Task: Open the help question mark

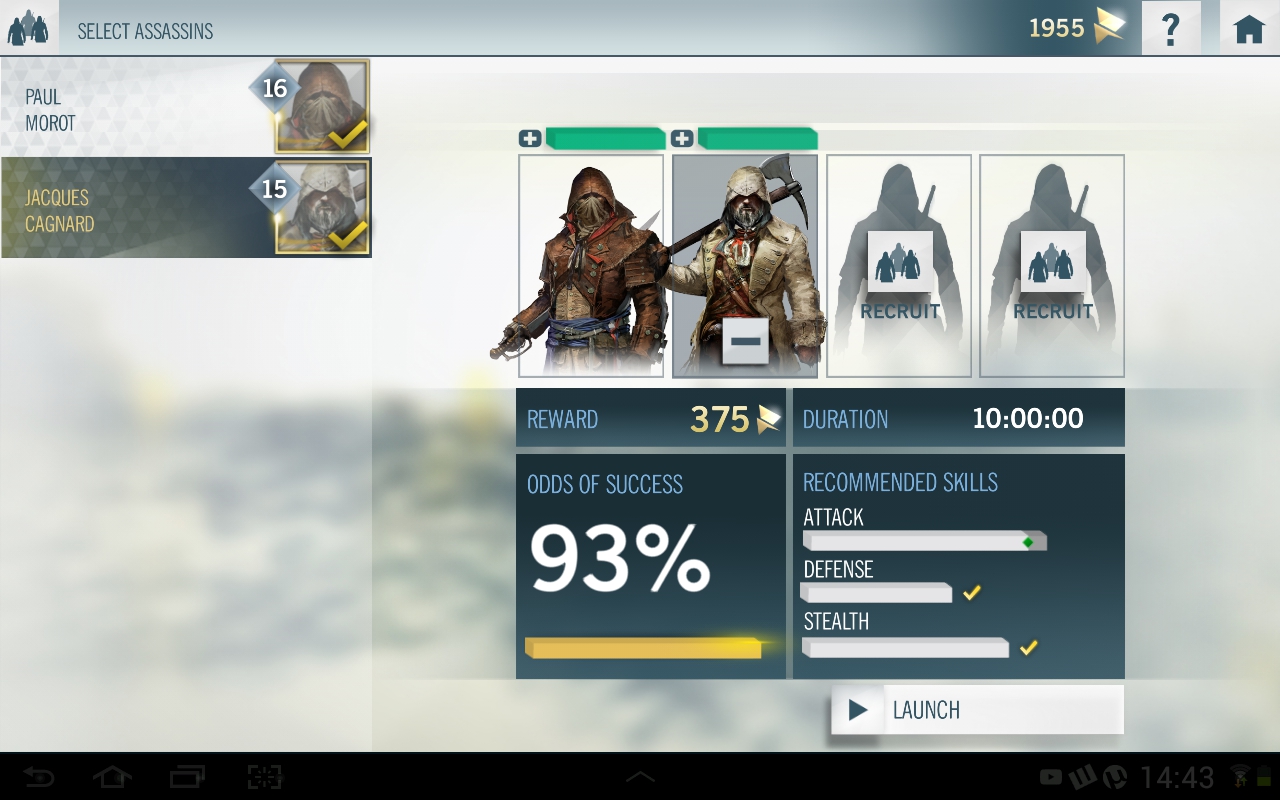Action: (x=1170, y=28)
